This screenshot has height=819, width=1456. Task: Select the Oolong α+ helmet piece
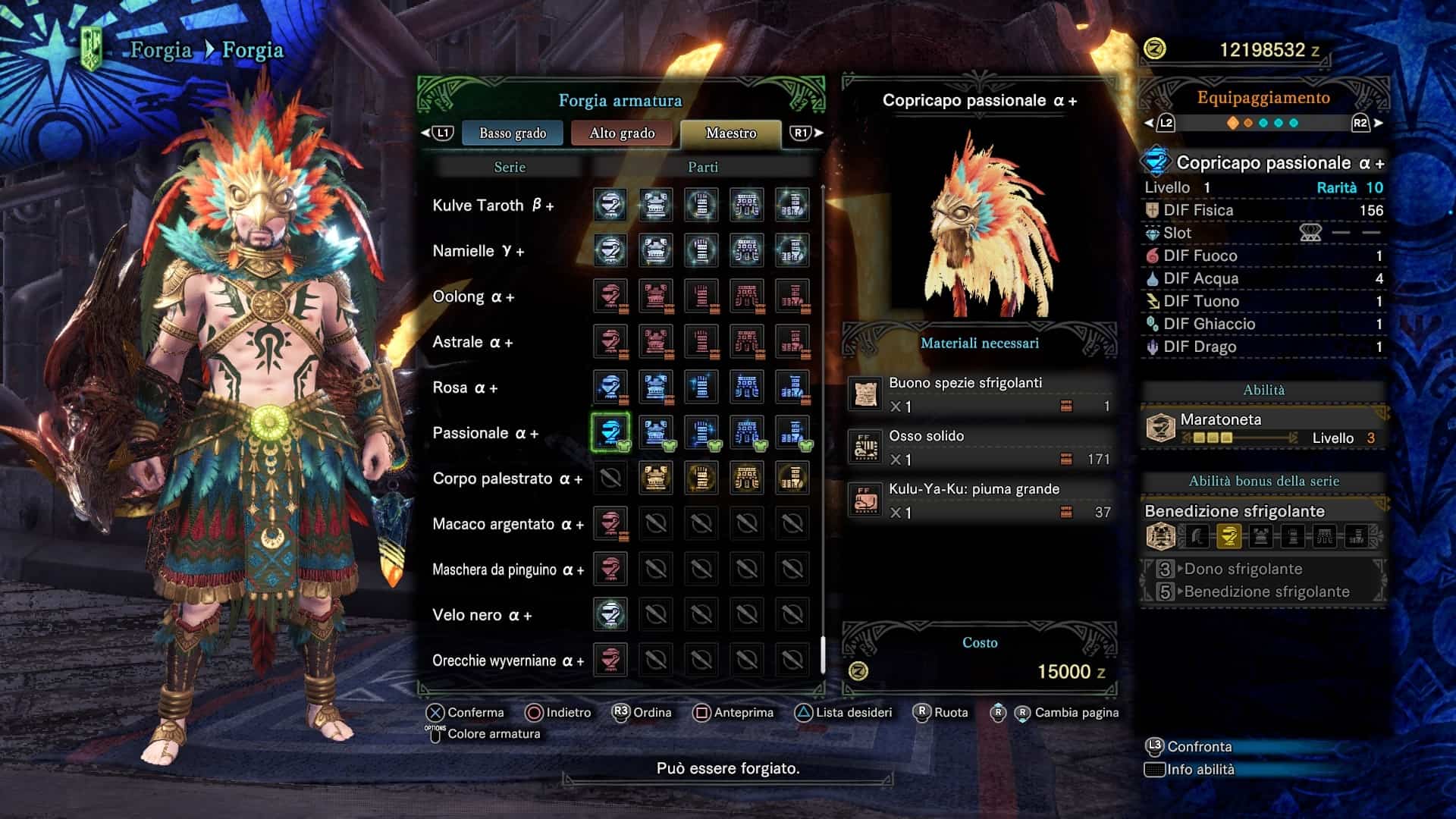(x=610, y=296)
